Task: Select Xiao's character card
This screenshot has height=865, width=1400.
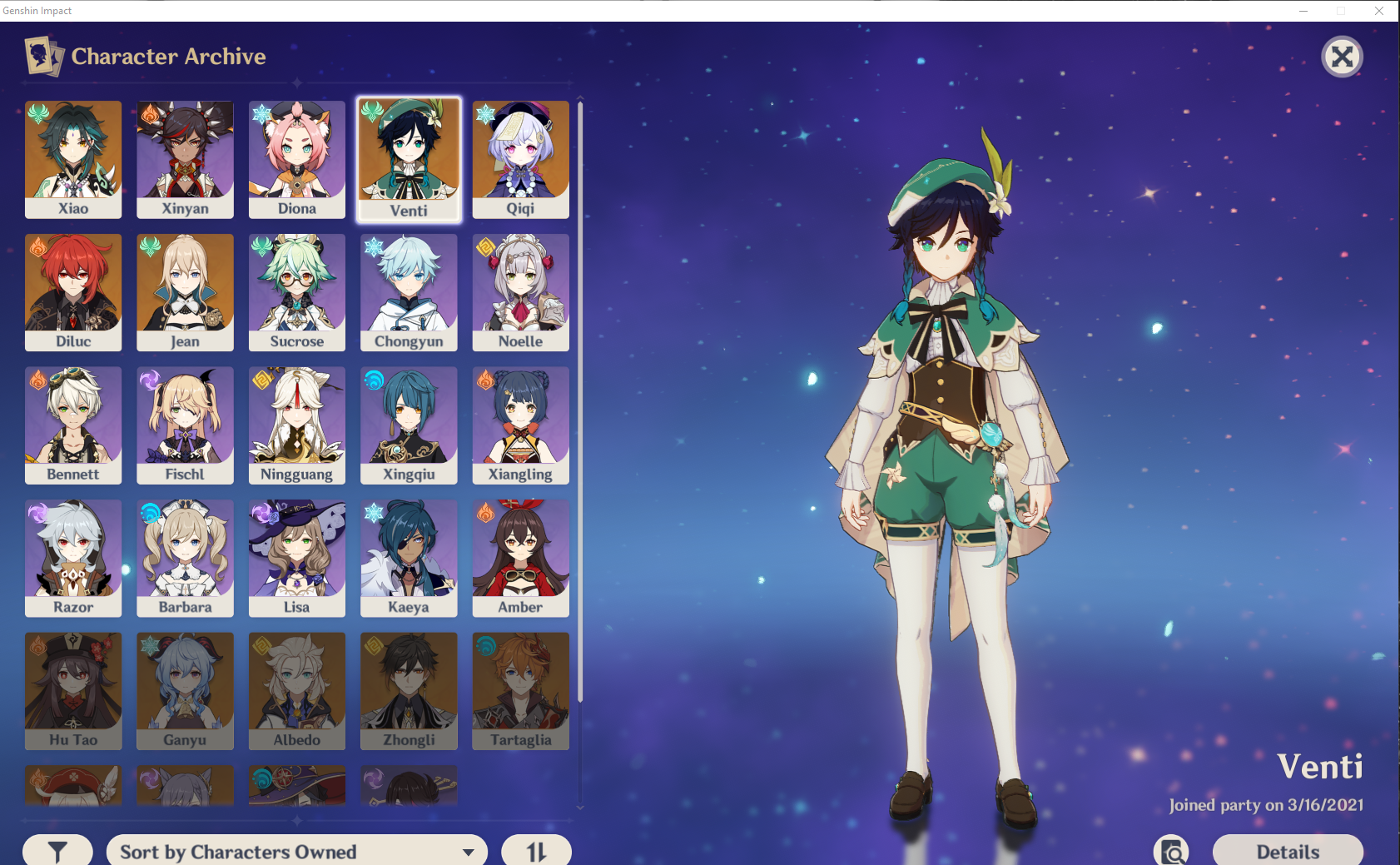Action: pos(73,159)
